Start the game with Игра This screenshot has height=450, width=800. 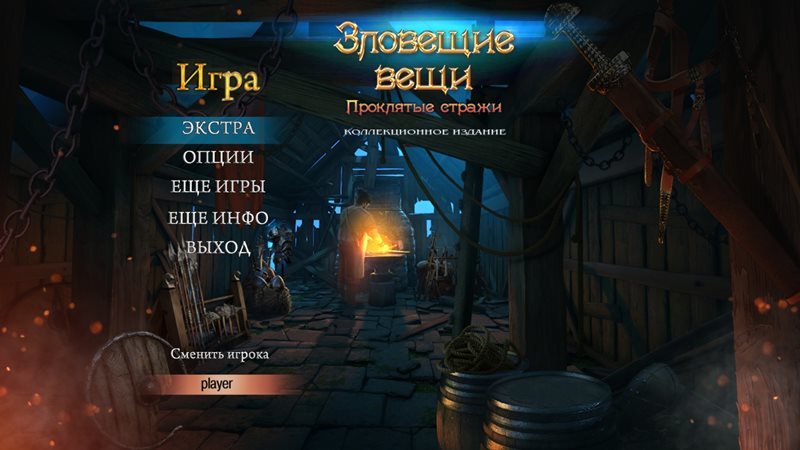click(218, 80)
